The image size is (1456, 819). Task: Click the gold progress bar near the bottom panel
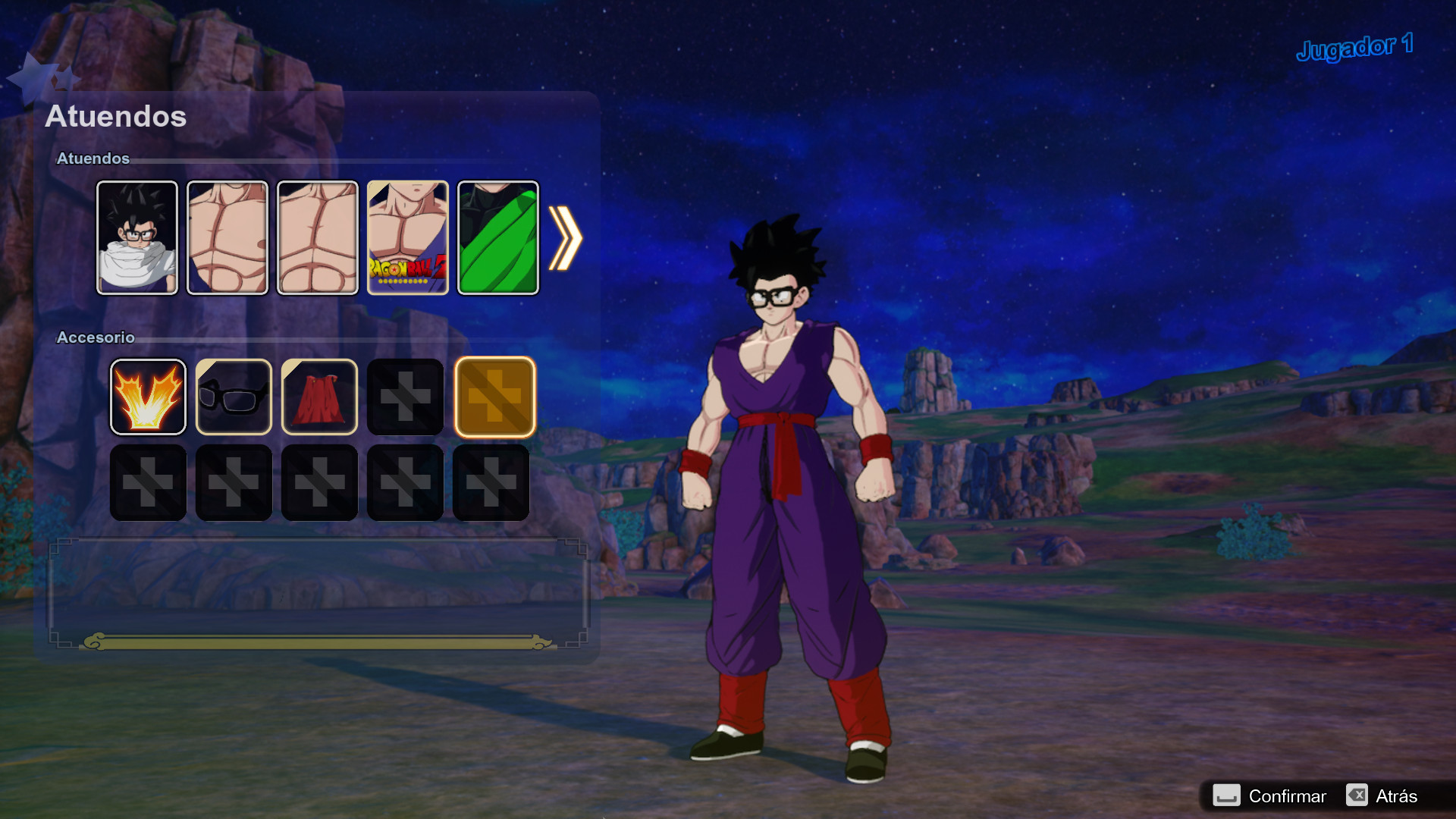[318, 641]
